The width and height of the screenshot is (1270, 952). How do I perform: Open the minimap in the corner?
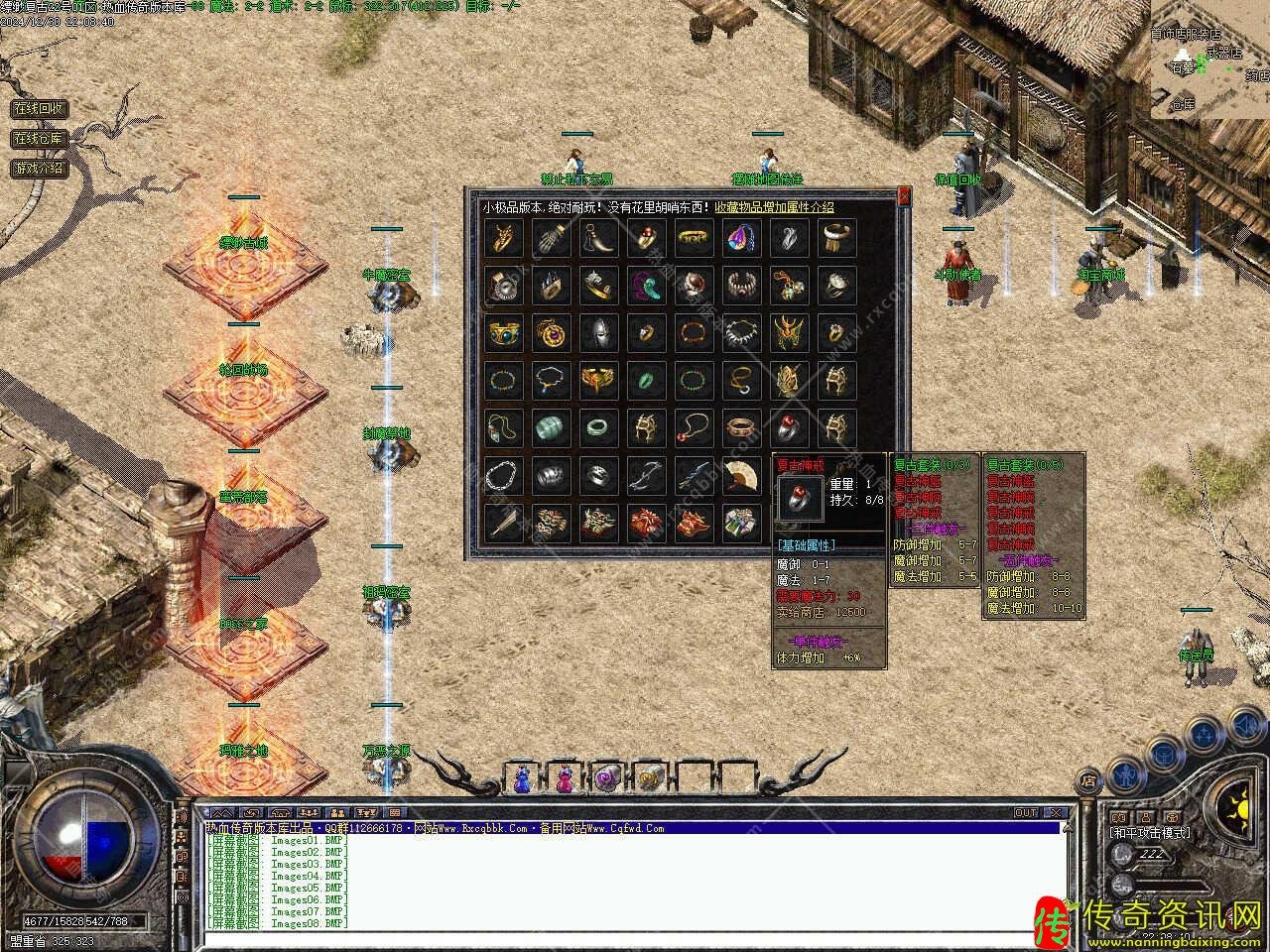[x=1208, y=59]
